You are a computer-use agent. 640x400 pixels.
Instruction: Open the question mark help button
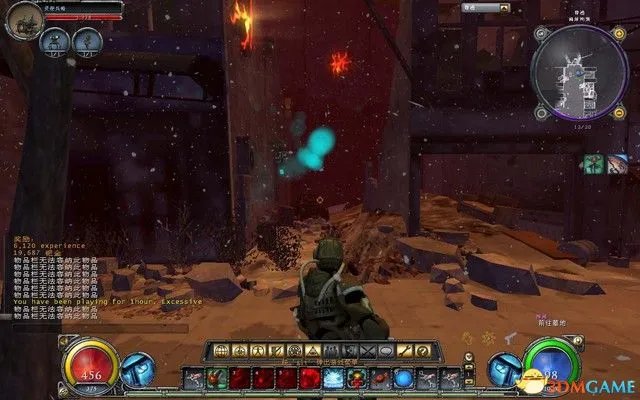(422, 351)
